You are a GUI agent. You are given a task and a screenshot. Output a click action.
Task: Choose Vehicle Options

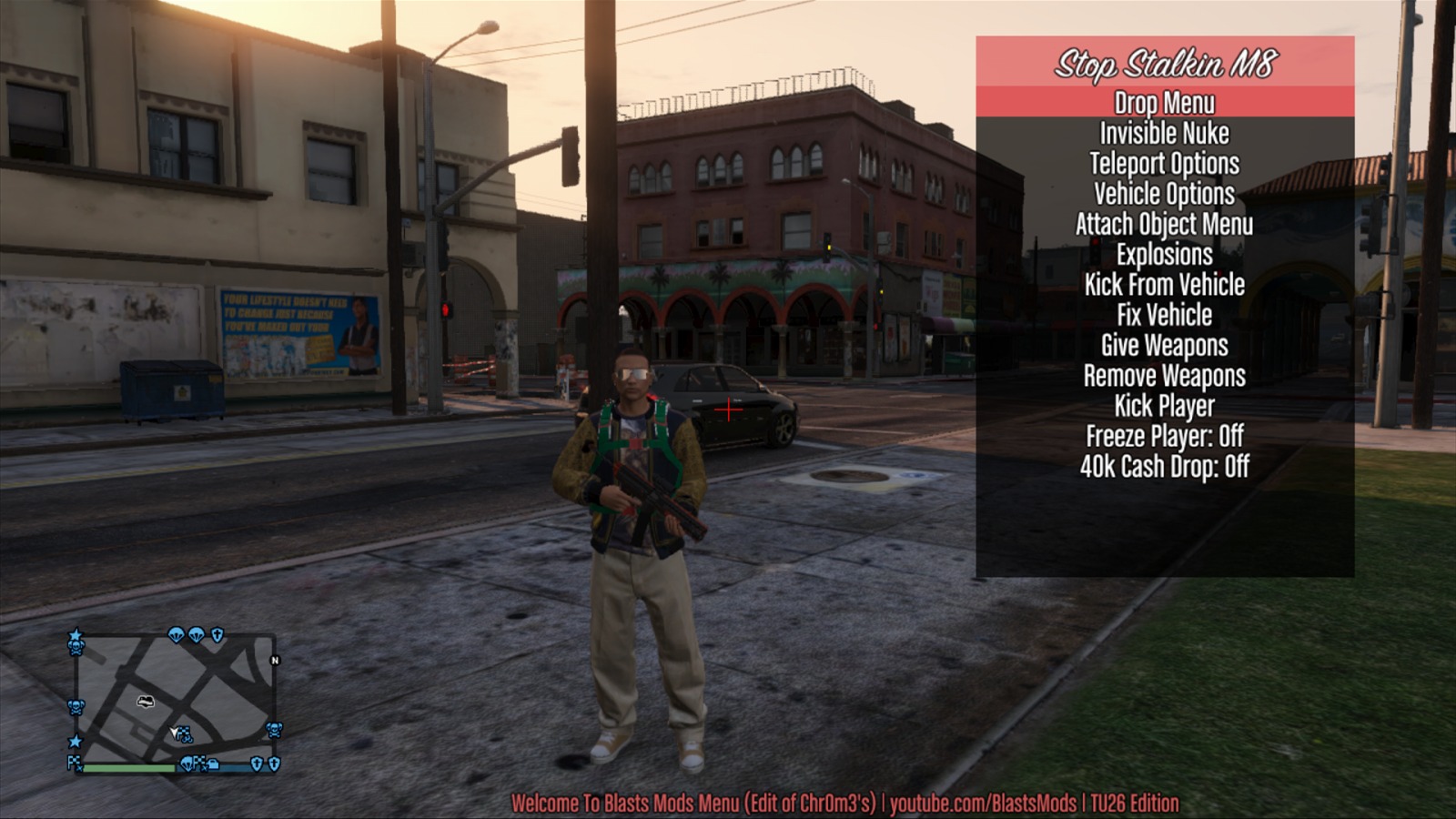coord(1164,194)
